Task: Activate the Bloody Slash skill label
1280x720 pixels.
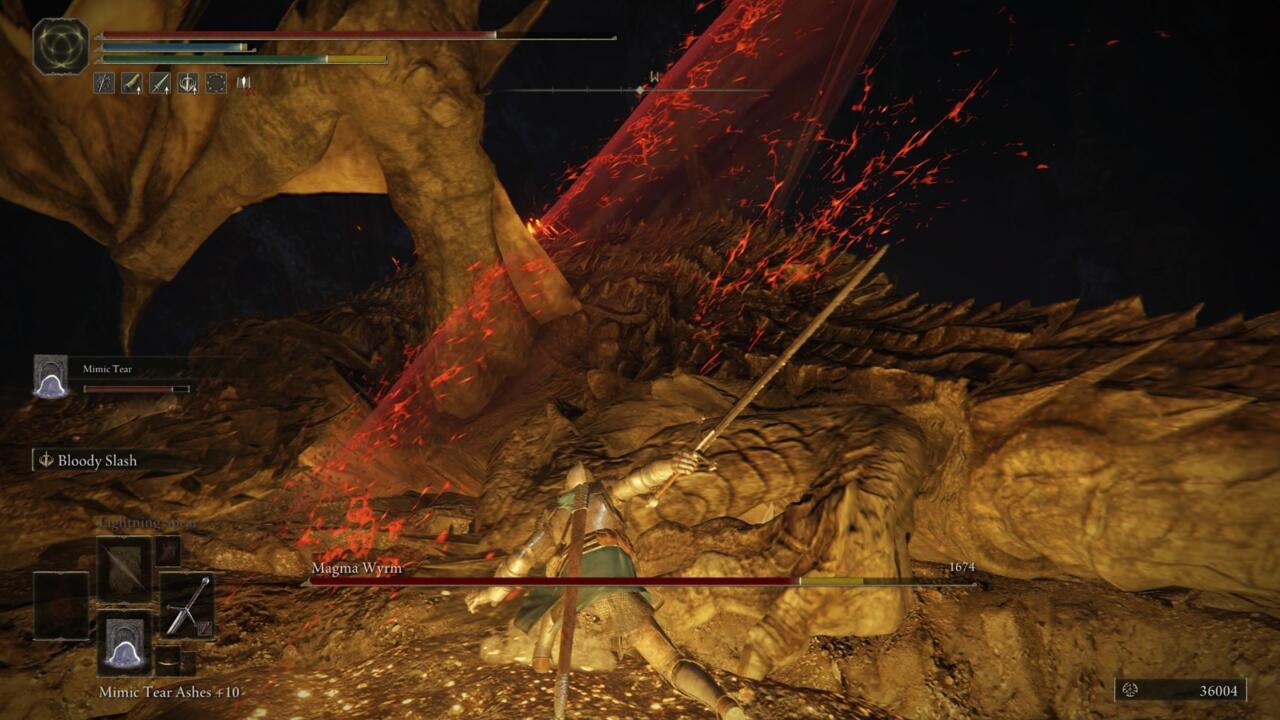Action: 97,461
